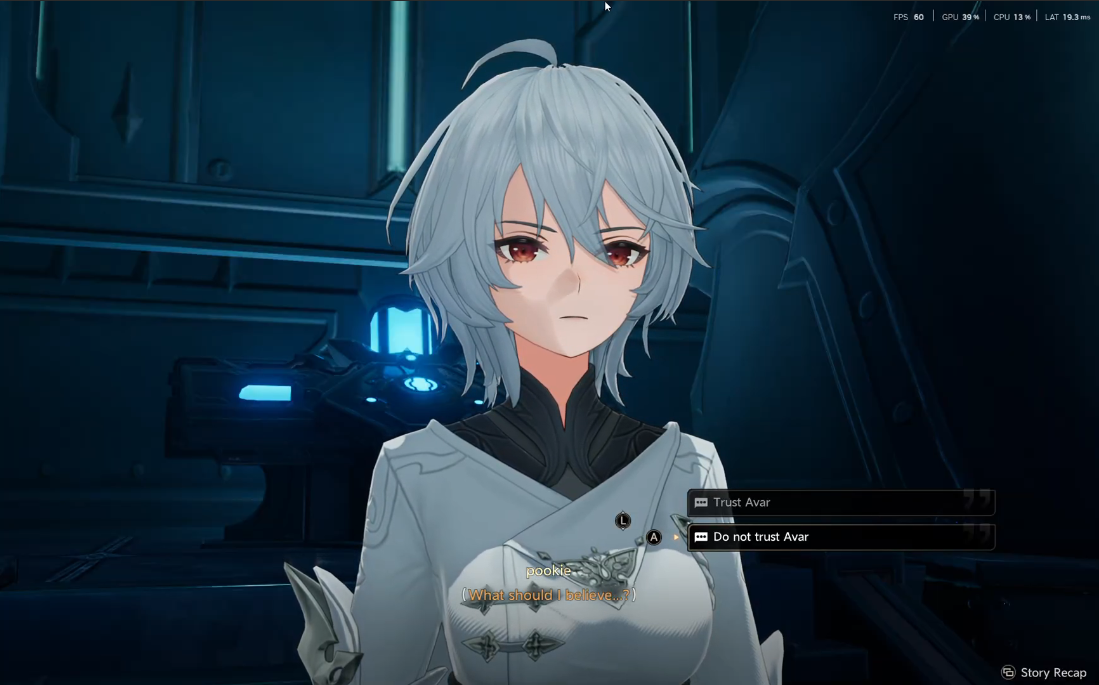
Task: Choose the "Trust Avar" dialogue option
Action: (840, 502)
